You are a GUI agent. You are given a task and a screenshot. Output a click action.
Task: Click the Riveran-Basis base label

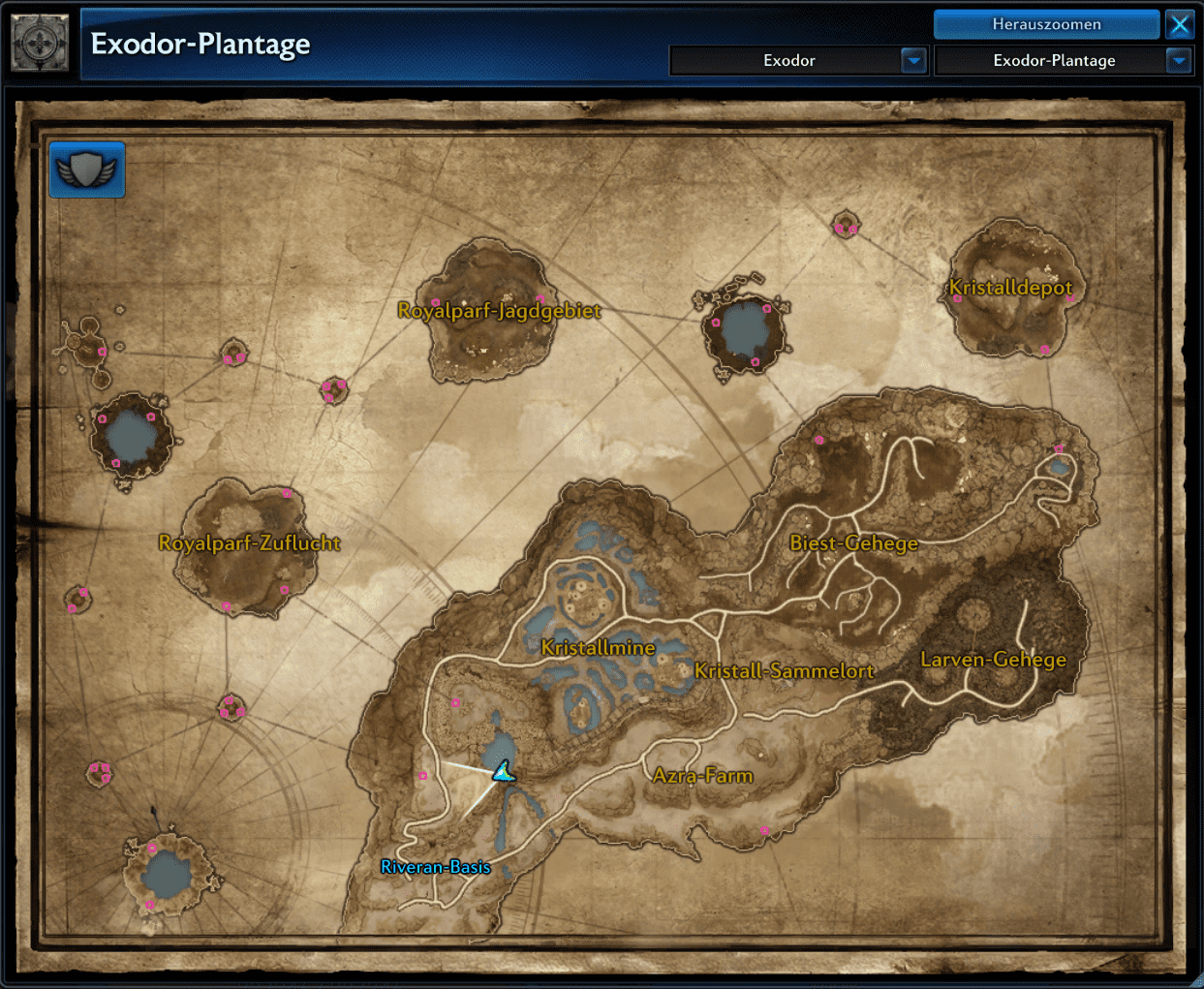click(x=435, y=867)
